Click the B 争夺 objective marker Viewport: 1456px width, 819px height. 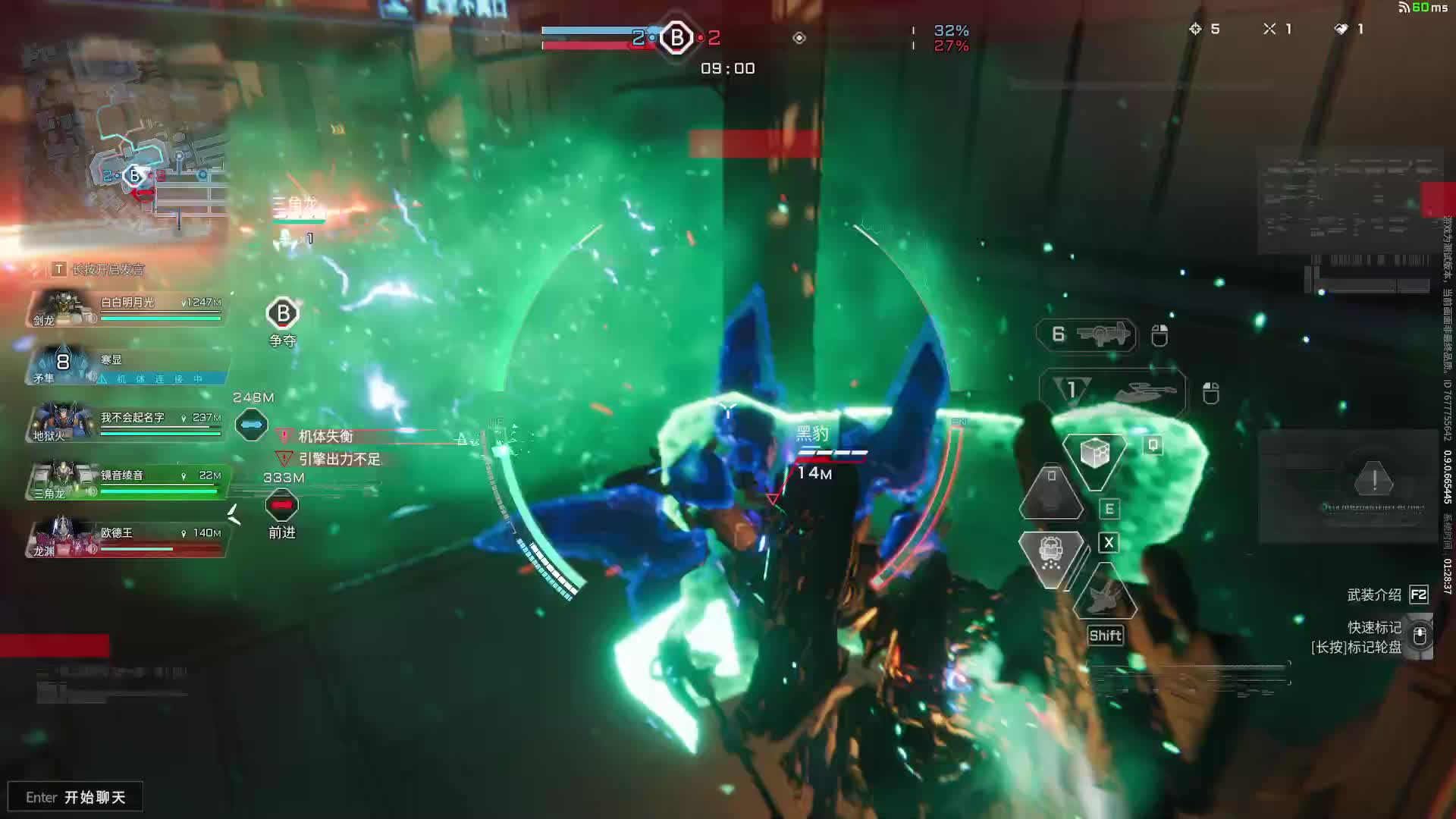283,314
